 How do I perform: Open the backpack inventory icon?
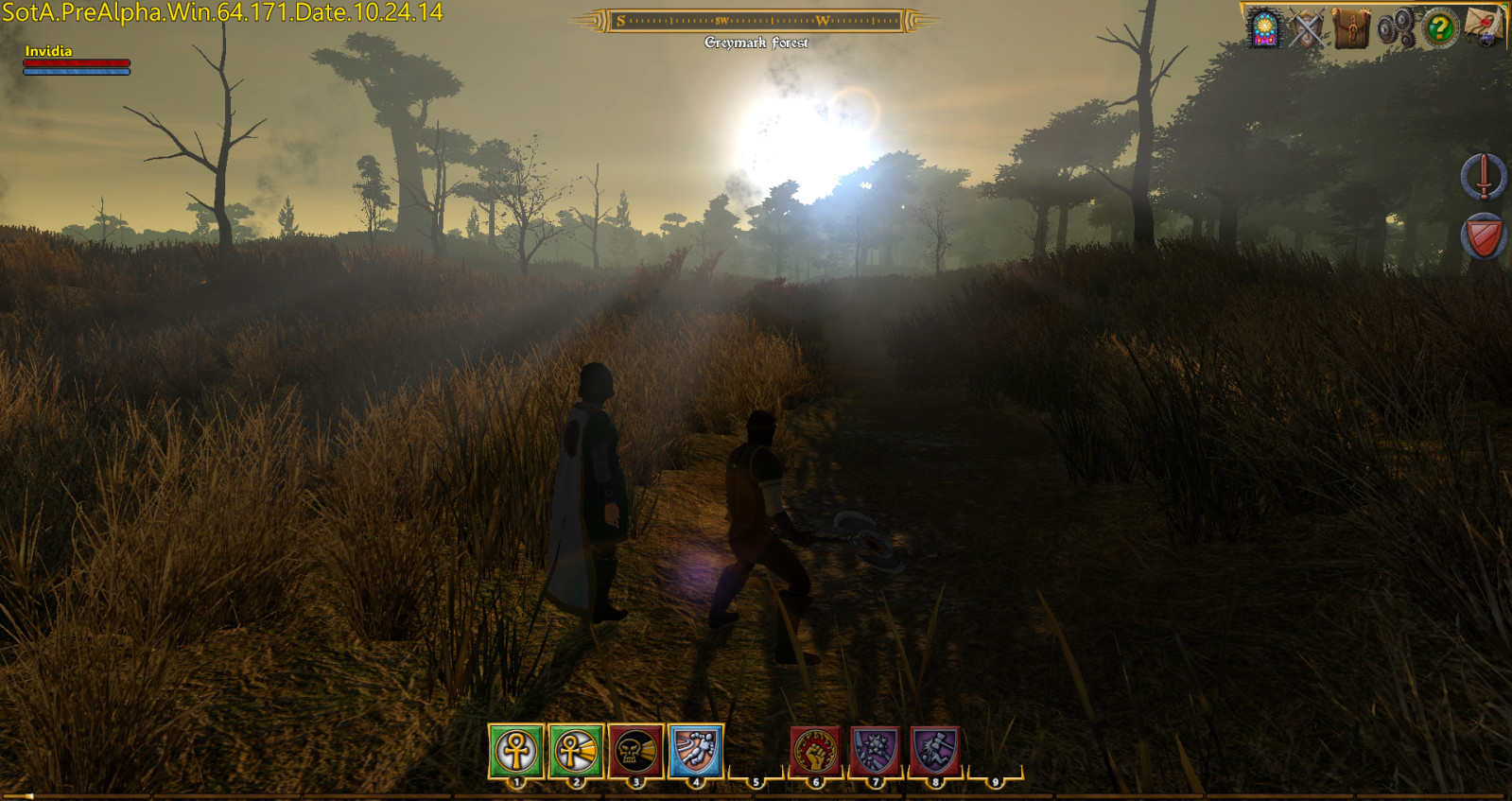coord(1350,26)
